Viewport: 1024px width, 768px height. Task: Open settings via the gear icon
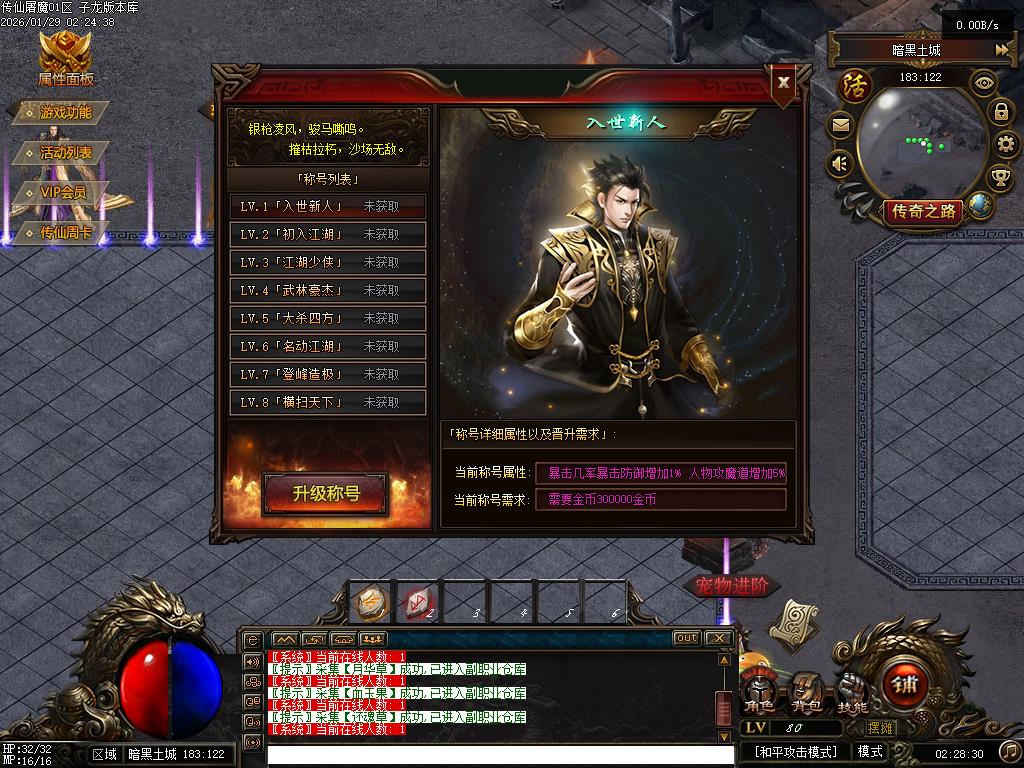click(1006, 145)
